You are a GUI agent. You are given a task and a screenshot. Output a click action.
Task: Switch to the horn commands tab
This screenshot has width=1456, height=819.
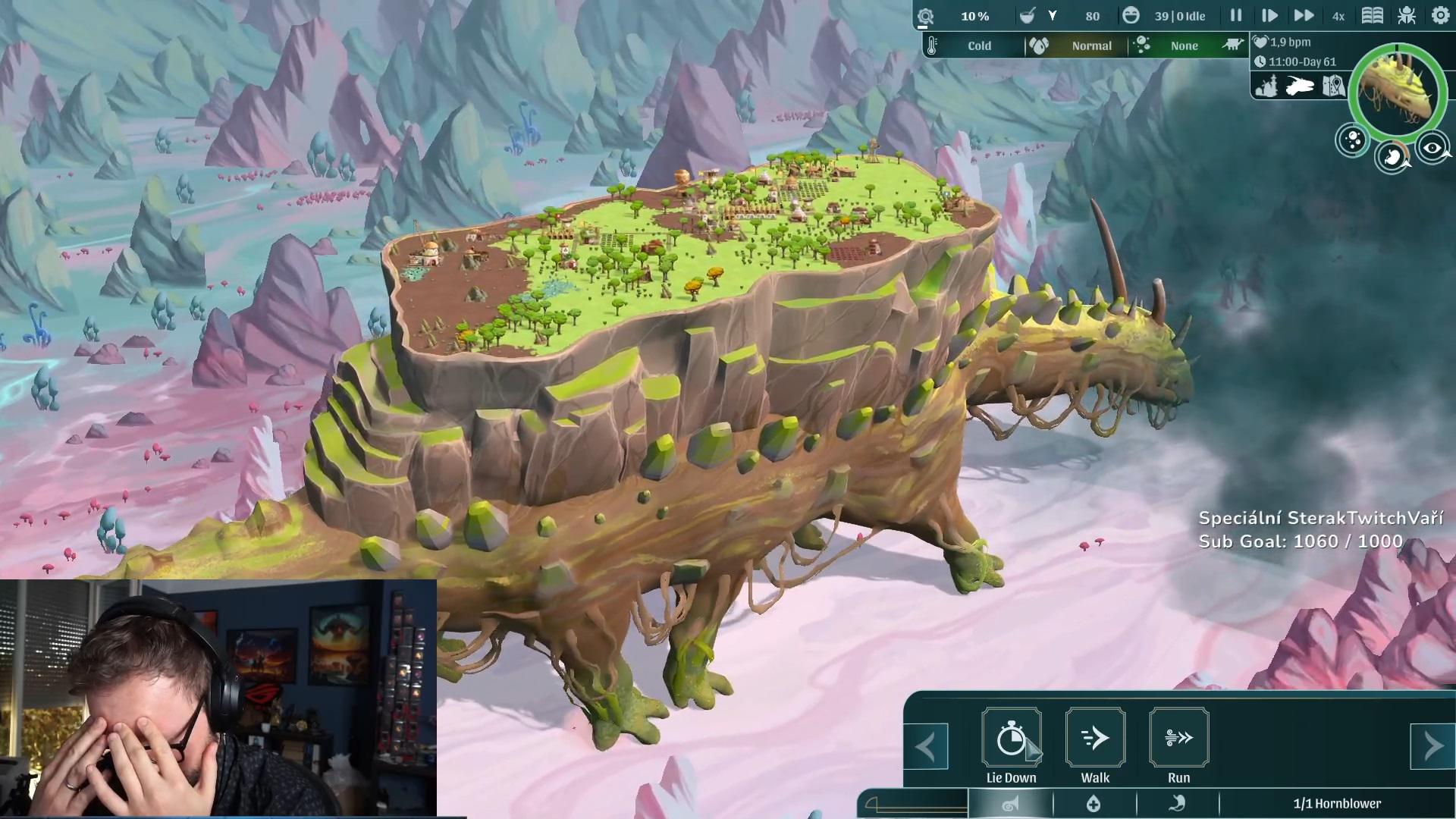pos(1010,804)
